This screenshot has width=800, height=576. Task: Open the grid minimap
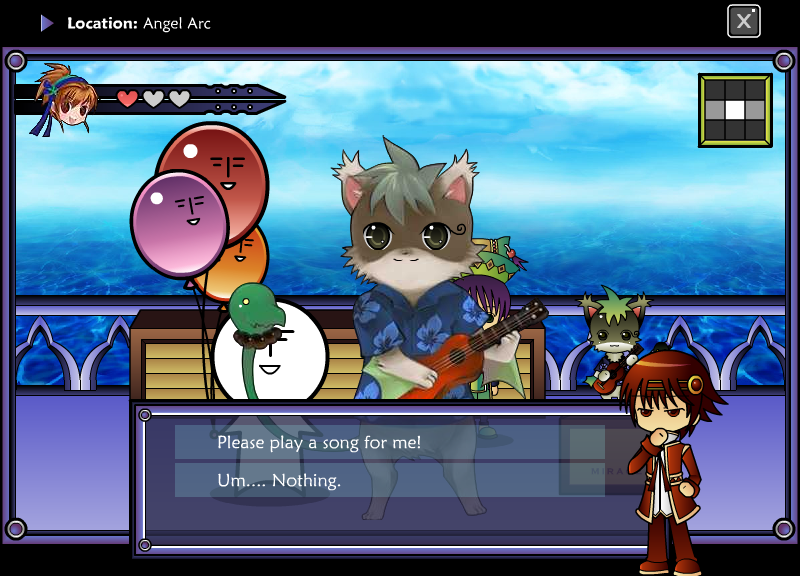(x=735, y=110)
